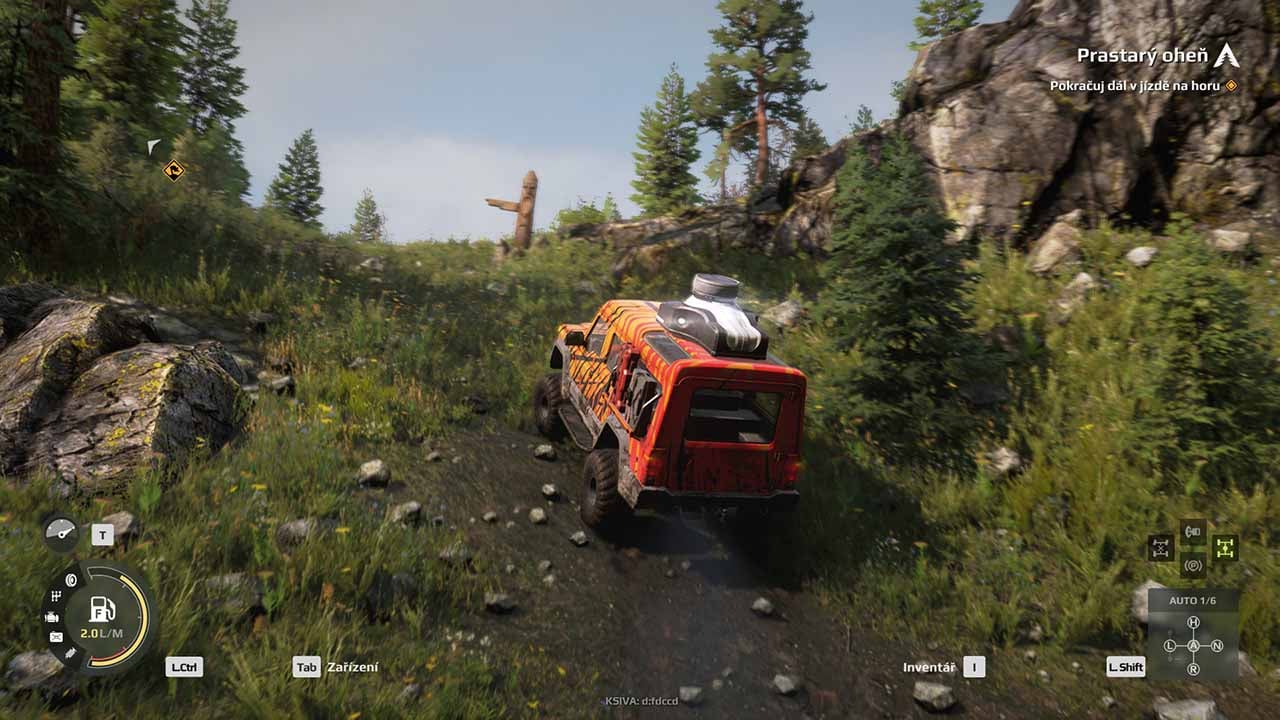Check the gearbox damage status icon
This screenshot has height=720, width=1280.
56,597
